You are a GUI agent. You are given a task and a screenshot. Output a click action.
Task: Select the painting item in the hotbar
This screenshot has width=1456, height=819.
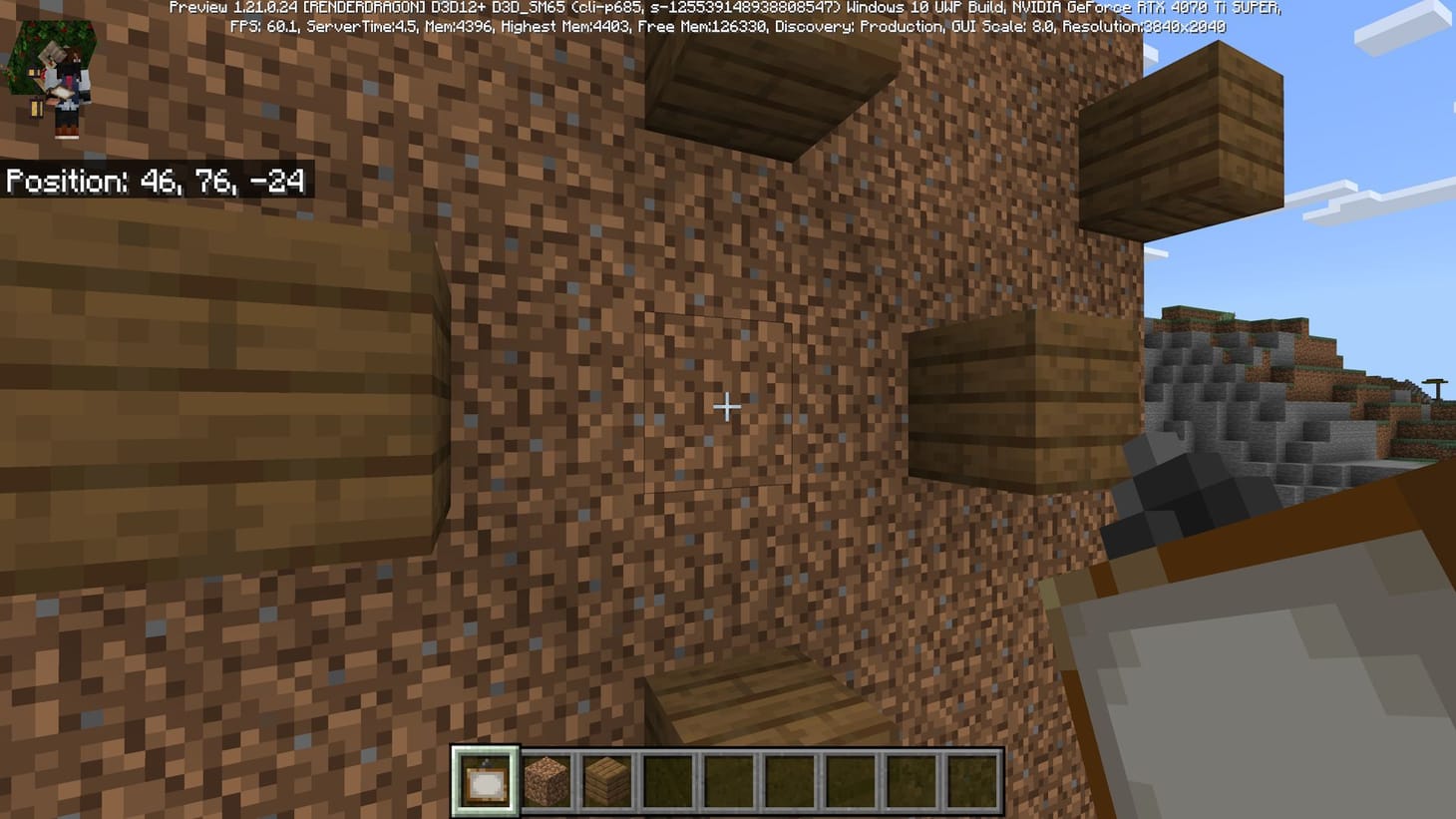486,783
